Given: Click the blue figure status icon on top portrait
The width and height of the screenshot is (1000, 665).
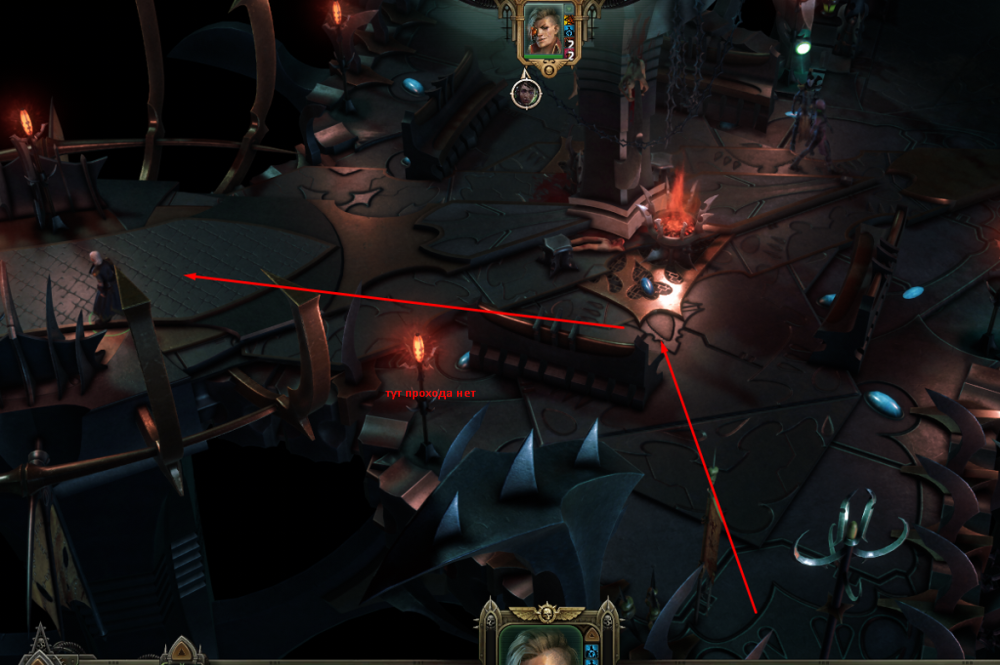Looking at the screenshot, I should click(569, 31).
